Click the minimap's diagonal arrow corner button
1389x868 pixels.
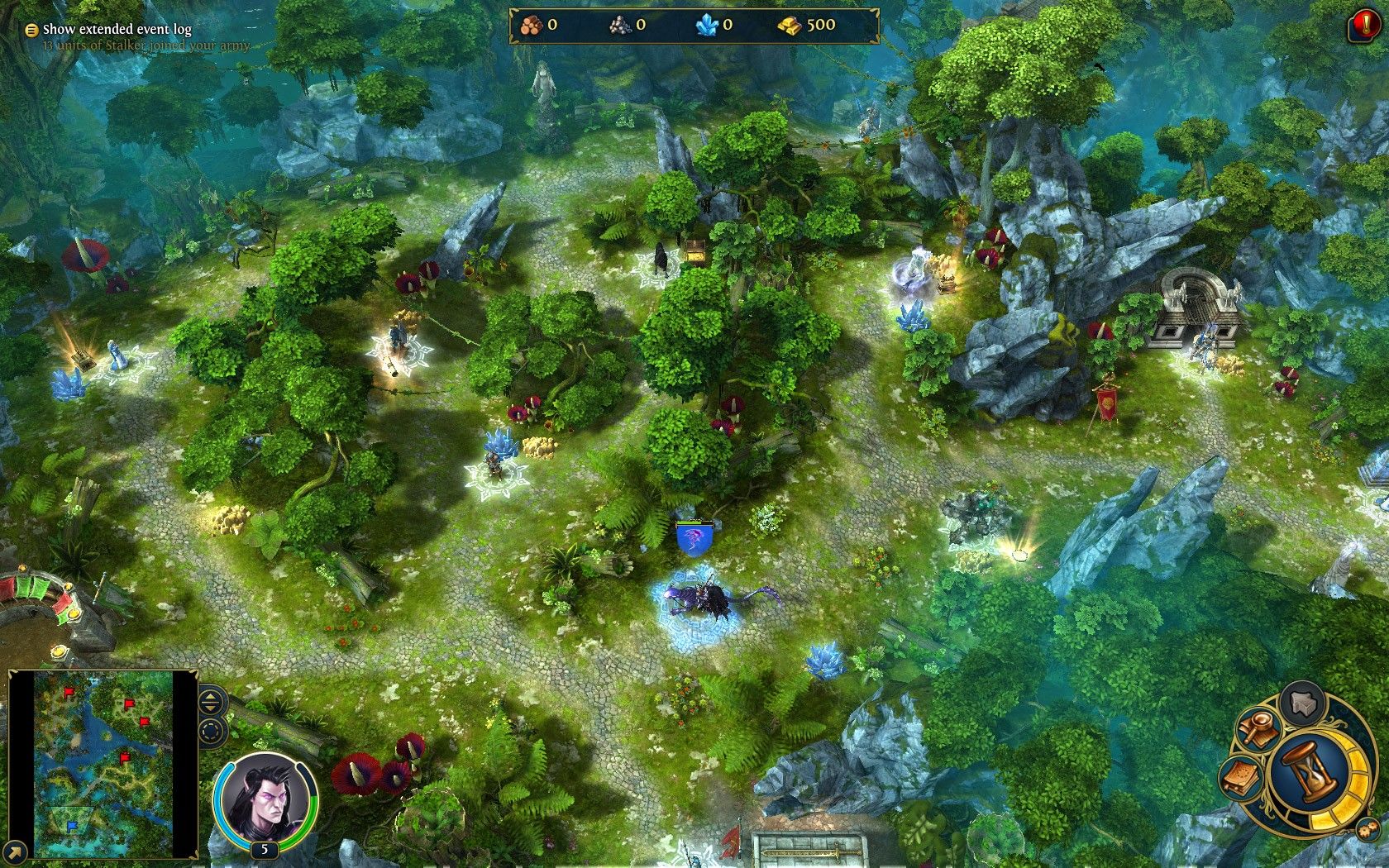(x=15, y=851)
